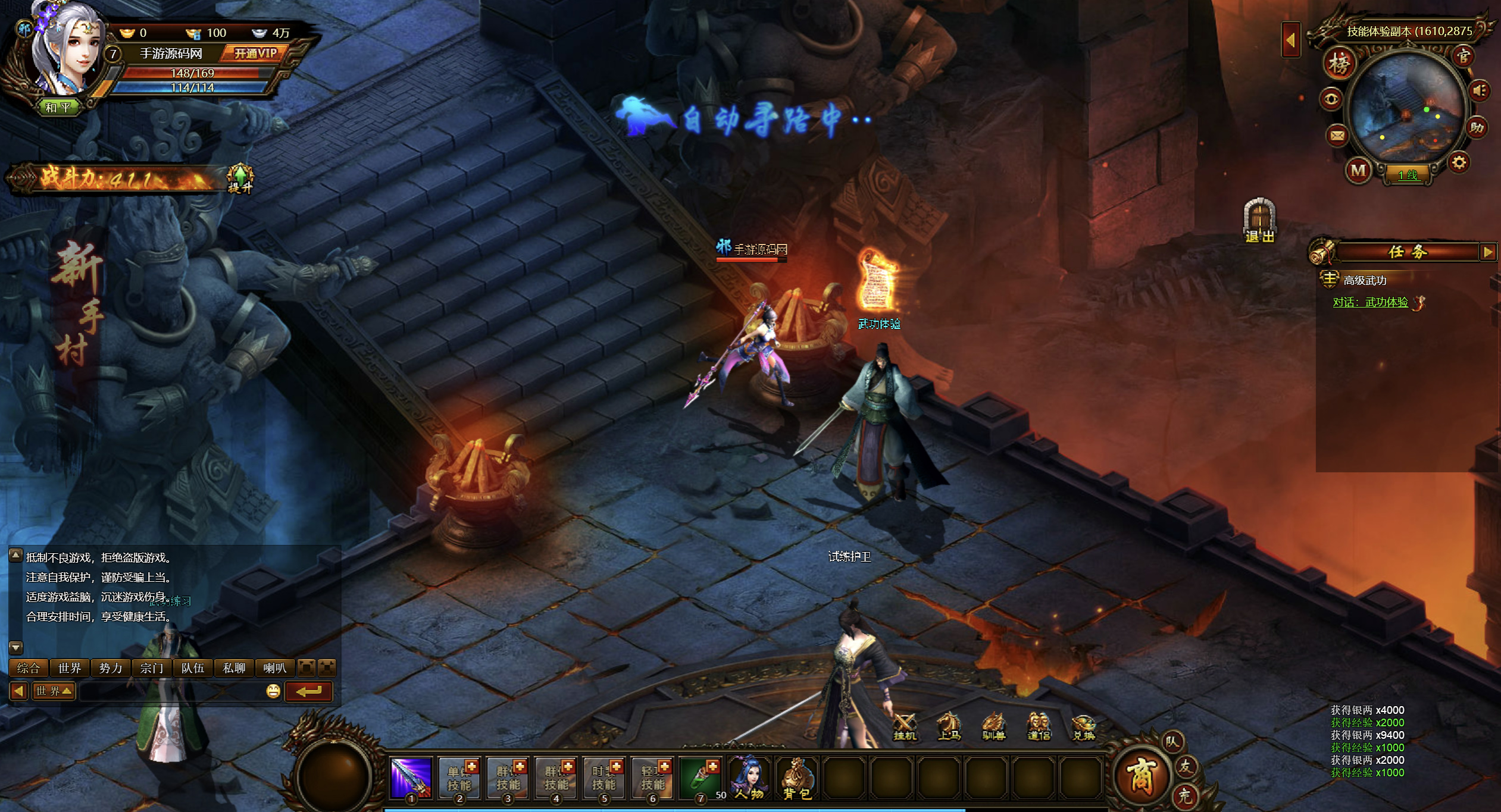Click the chat message input field

coord(171,691)
